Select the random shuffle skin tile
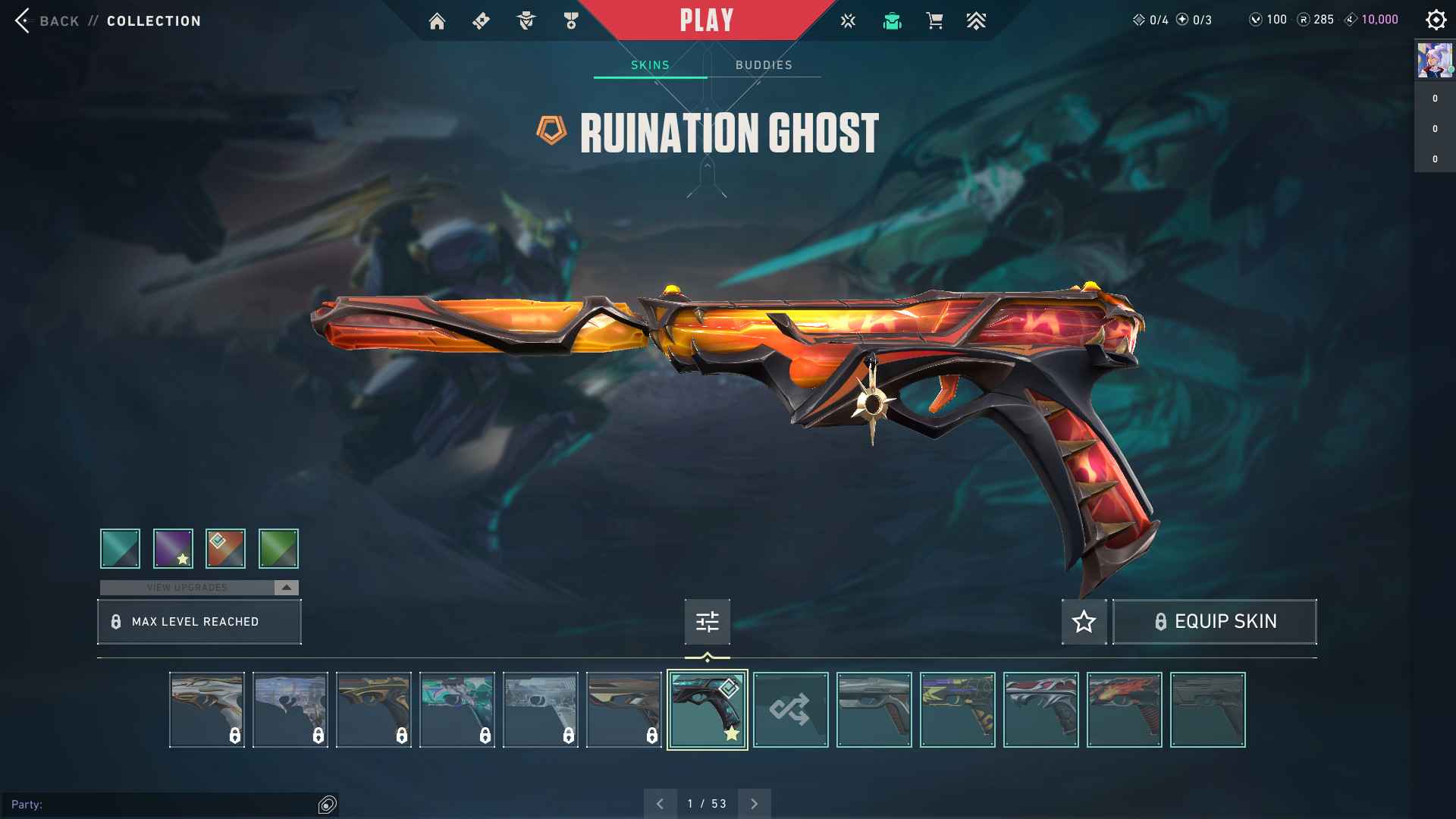The width and height of the screenshot is (1456, 819). [x=790, y=710]
